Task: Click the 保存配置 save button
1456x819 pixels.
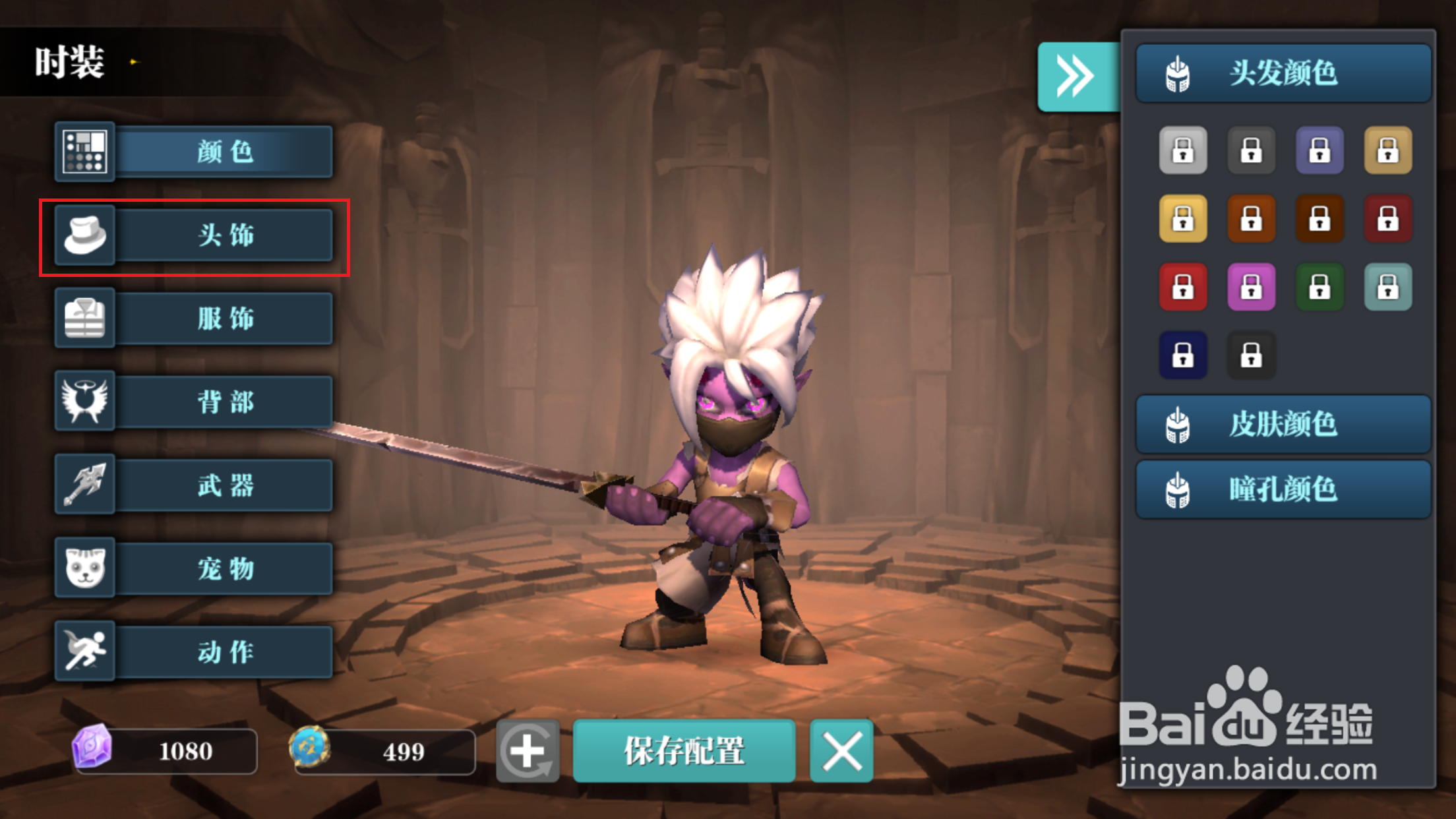Action: pos(684,751)
